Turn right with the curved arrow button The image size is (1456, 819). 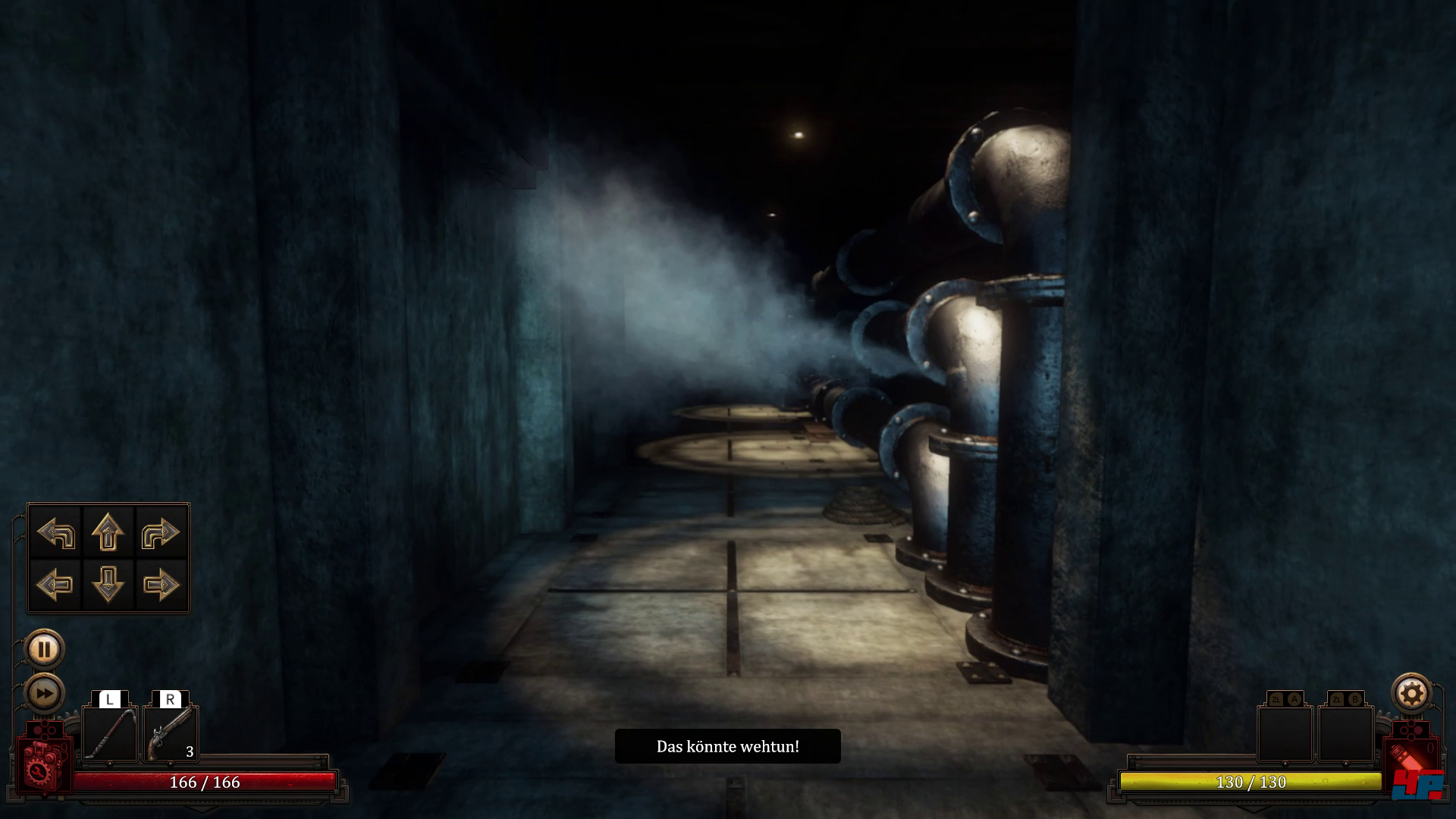point(160,532)
